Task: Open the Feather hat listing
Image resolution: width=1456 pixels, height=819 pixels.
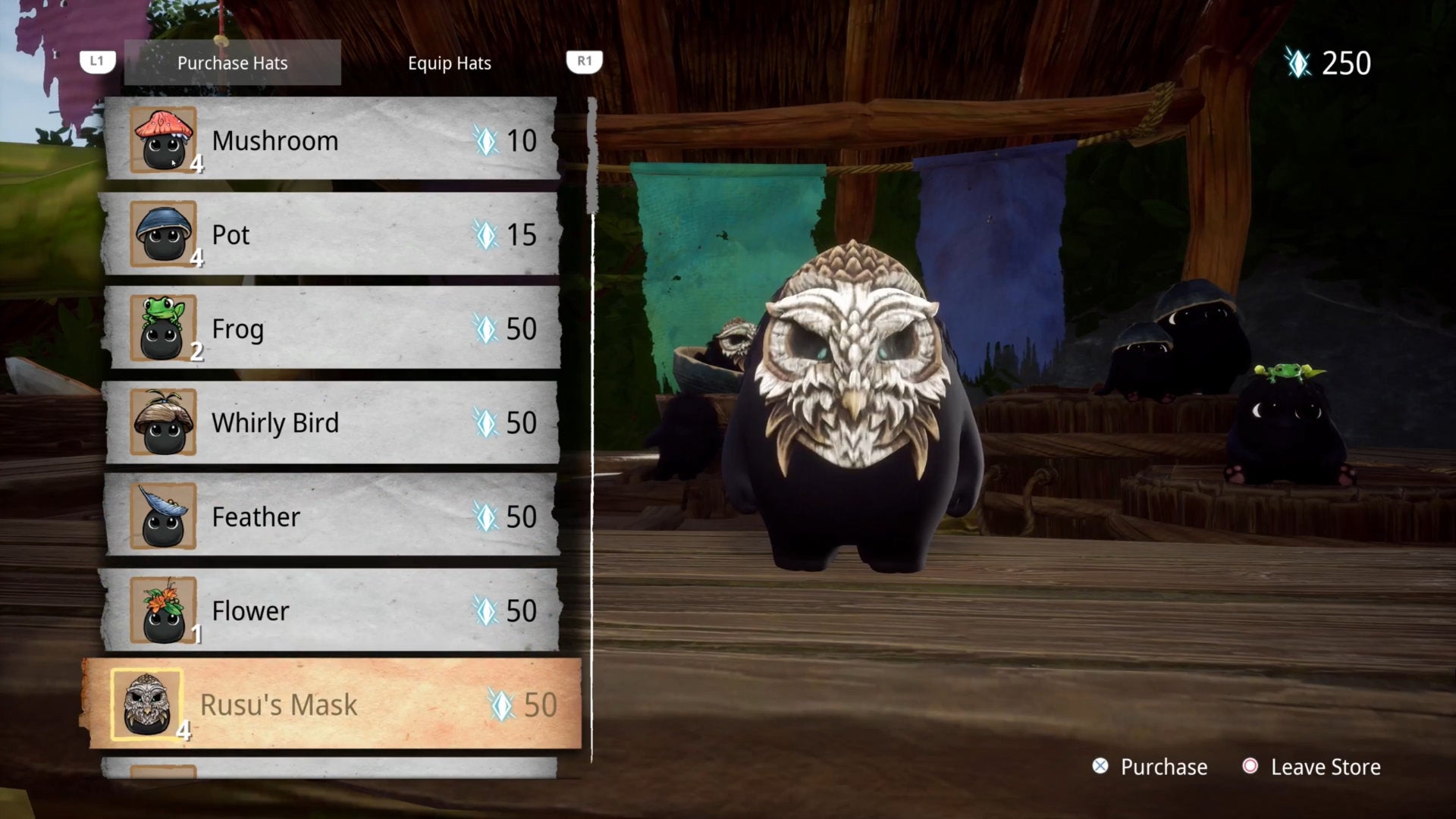Action: tap(334, 516)
